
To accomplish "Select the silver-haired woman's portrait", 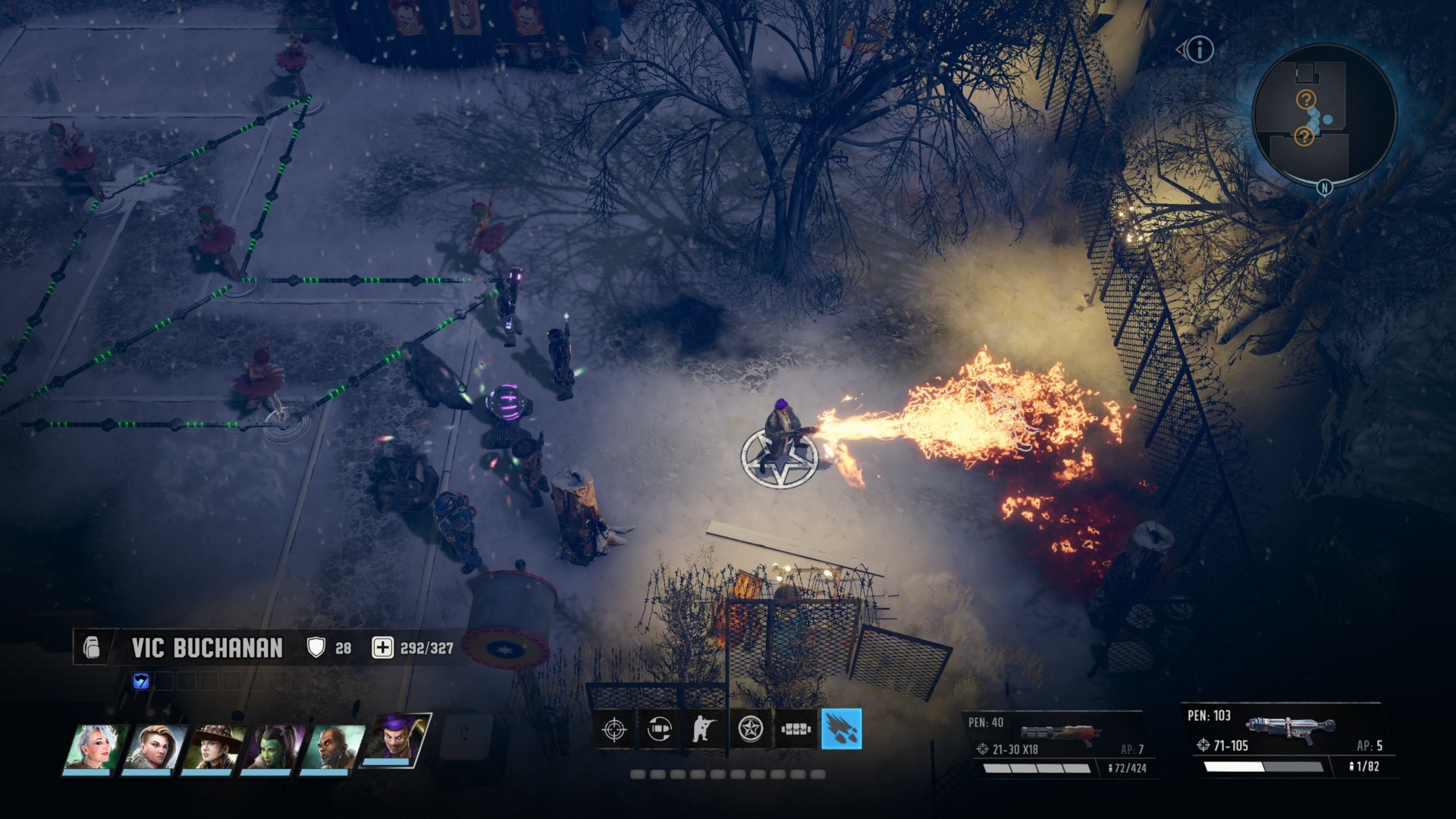I will (x=94, y=747).
